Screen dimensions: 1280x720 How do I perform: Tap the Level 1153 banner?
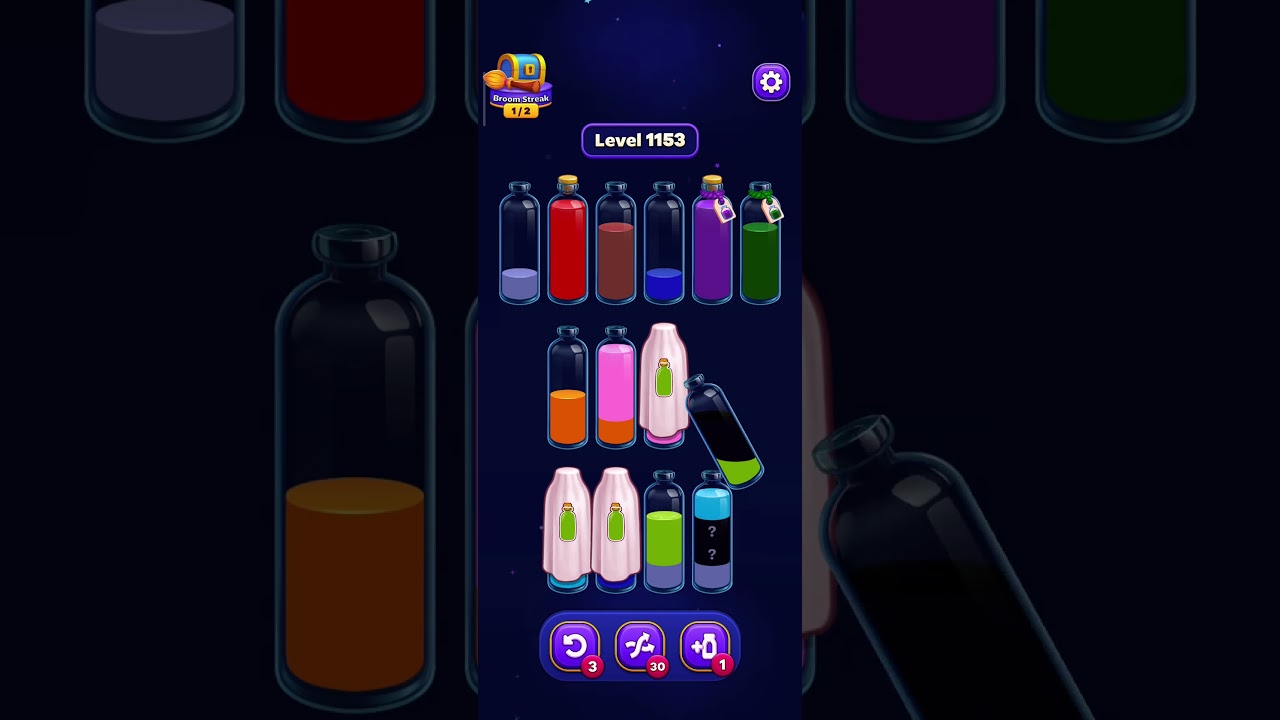640,140
